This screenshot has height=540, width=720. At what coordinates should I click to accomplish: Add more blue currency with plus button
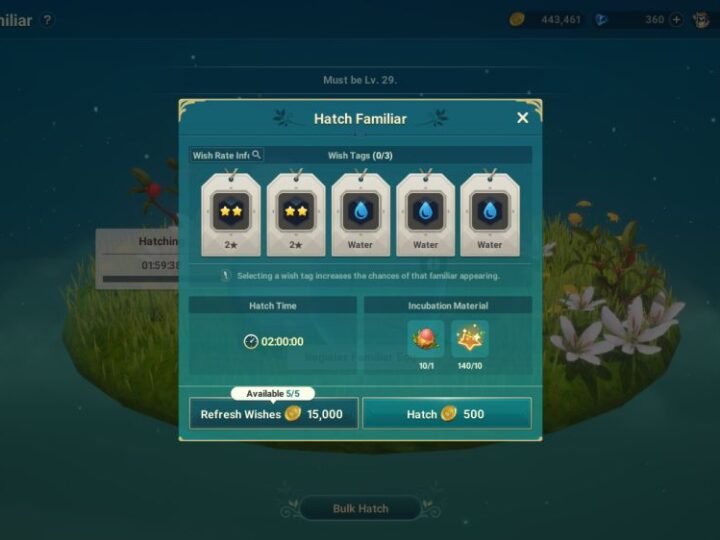676,19
